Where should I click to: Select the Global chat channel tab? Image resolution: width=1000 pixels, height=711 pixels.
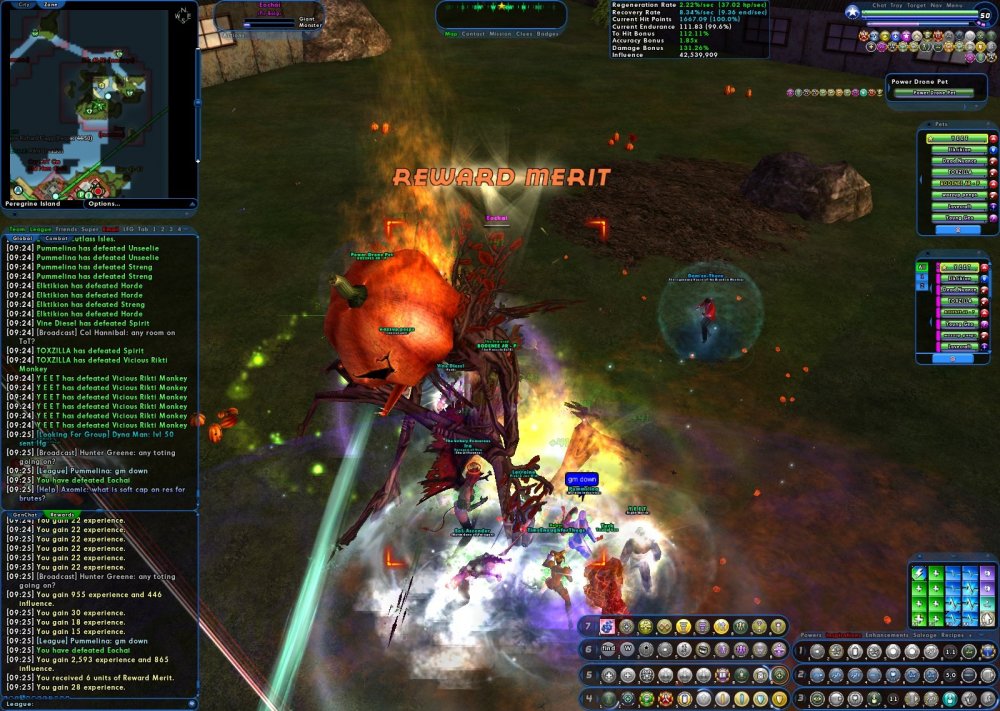(x=22, y=239)
